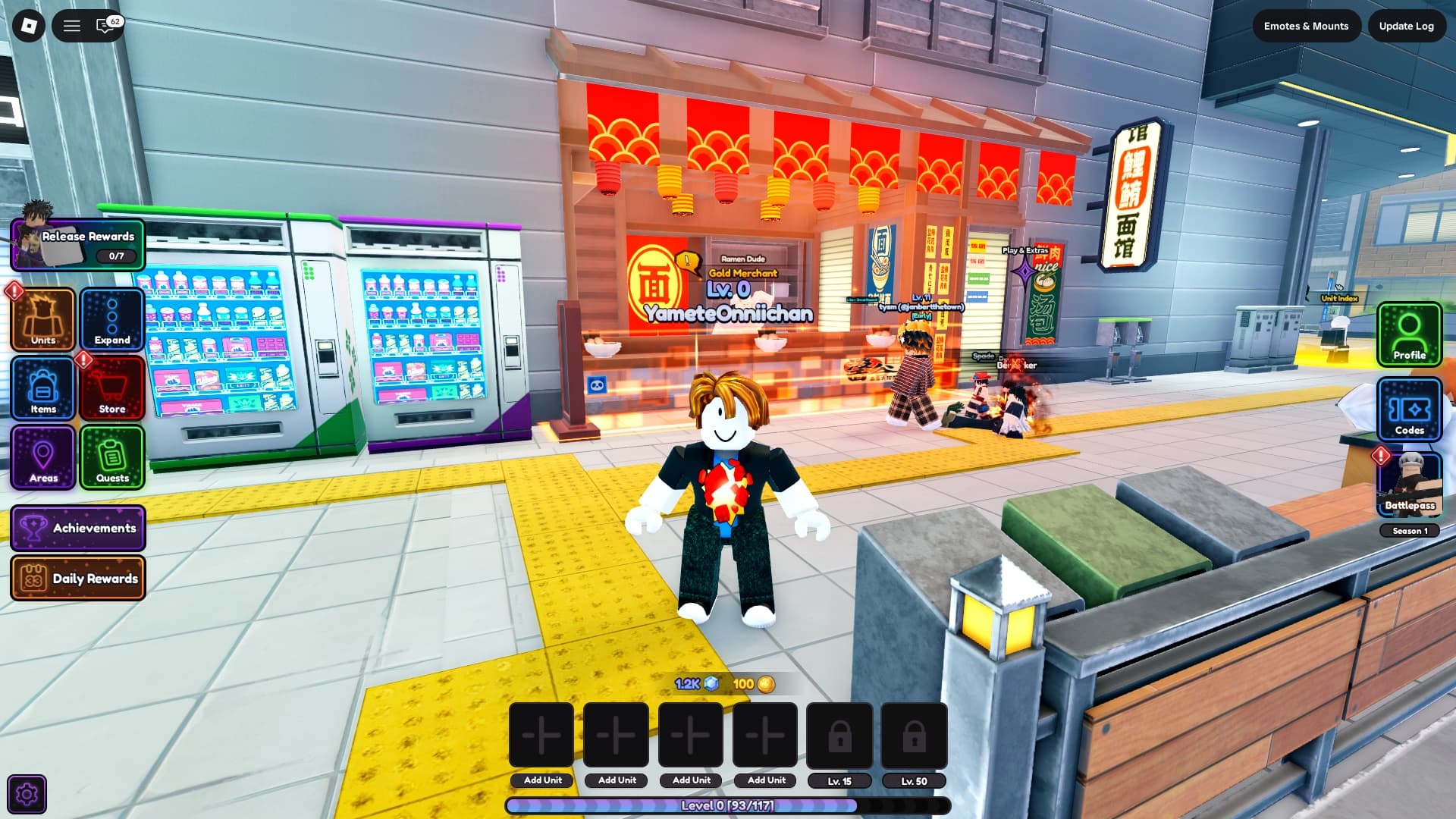Select the locked Lv. 50 unit slot

click(x=914, y=736)
